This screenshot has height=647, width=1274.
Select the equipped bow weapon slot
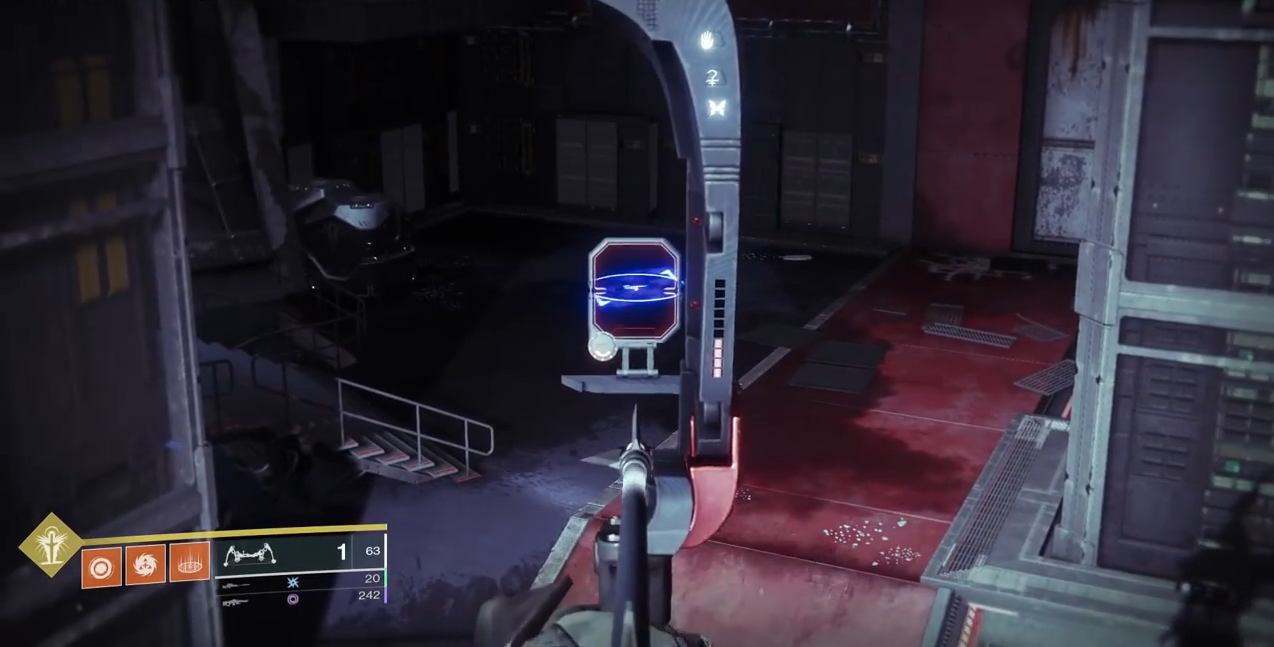click(x=283, y=553)
